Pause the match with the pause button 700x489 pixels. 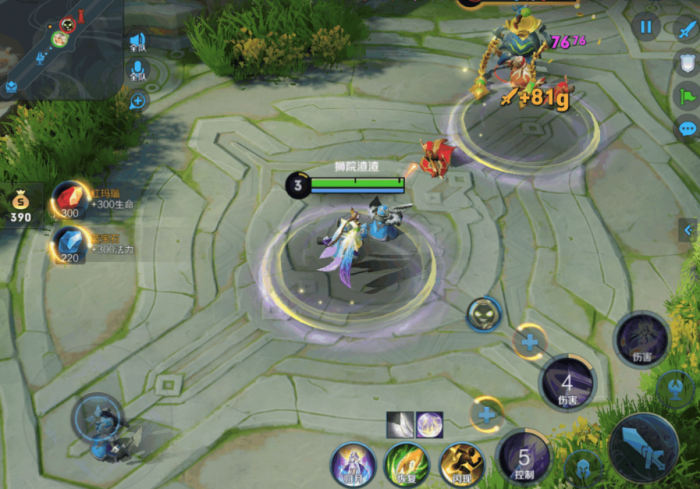[x=646, y=26]
